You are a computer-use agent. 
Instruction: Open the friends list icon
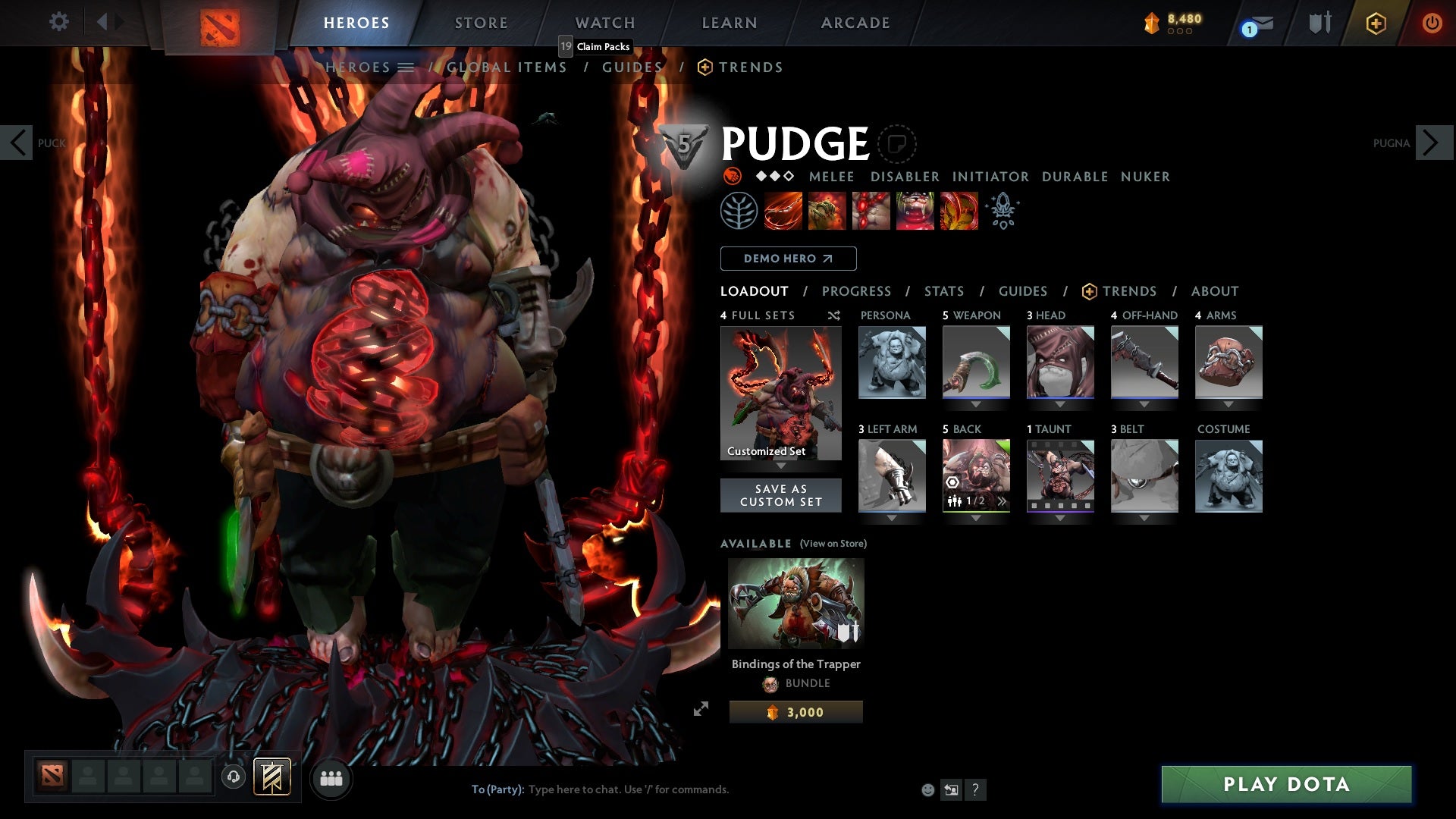pos(331,778)
